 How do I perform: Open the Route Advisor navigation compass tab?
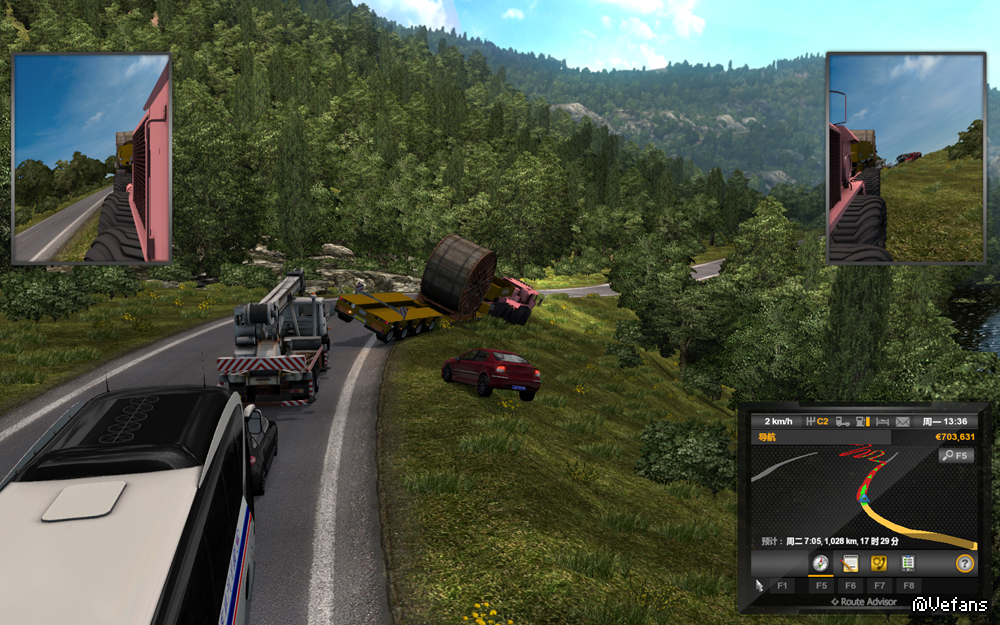pos(820,564)
